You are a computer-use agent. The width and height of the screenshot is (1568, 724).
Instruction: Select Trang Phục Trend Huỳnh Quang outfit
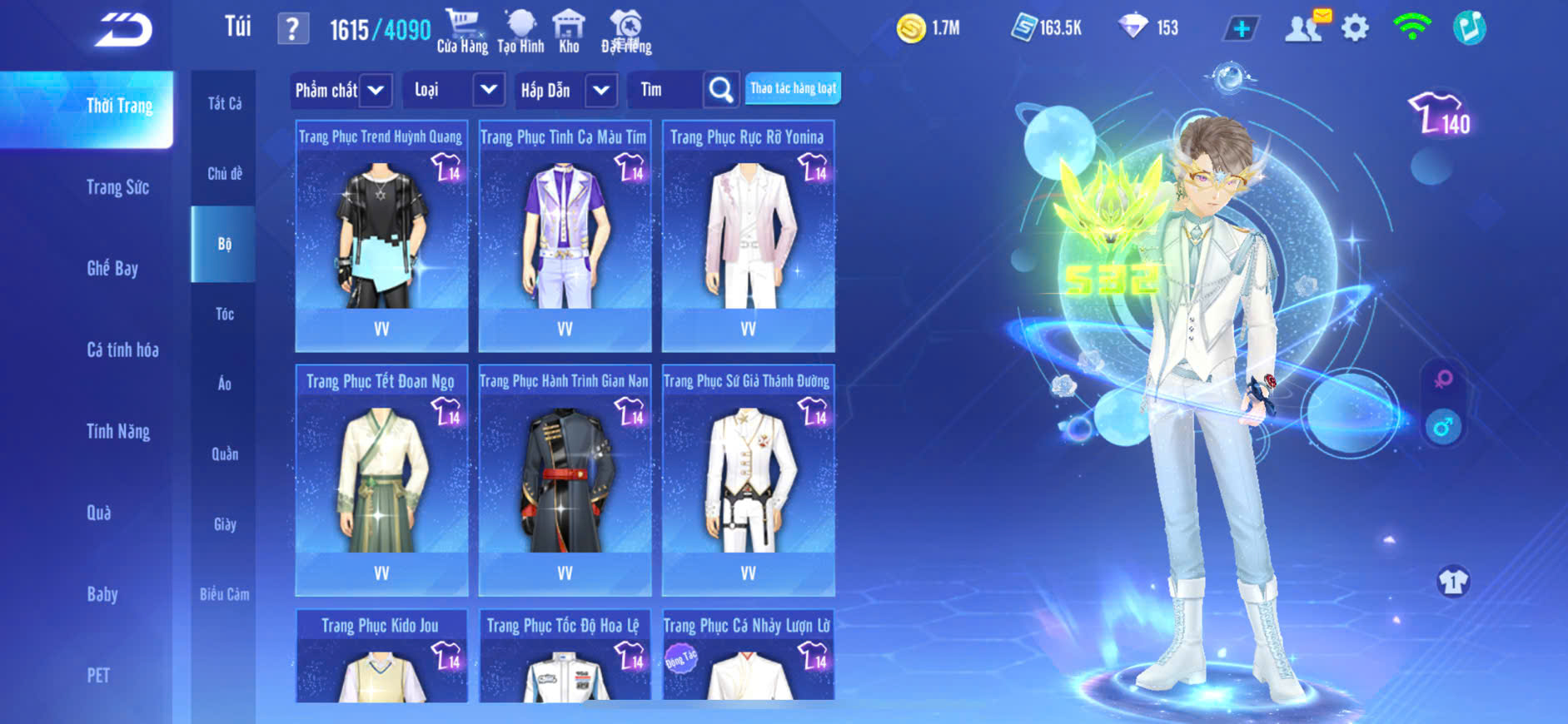point(381,237)
